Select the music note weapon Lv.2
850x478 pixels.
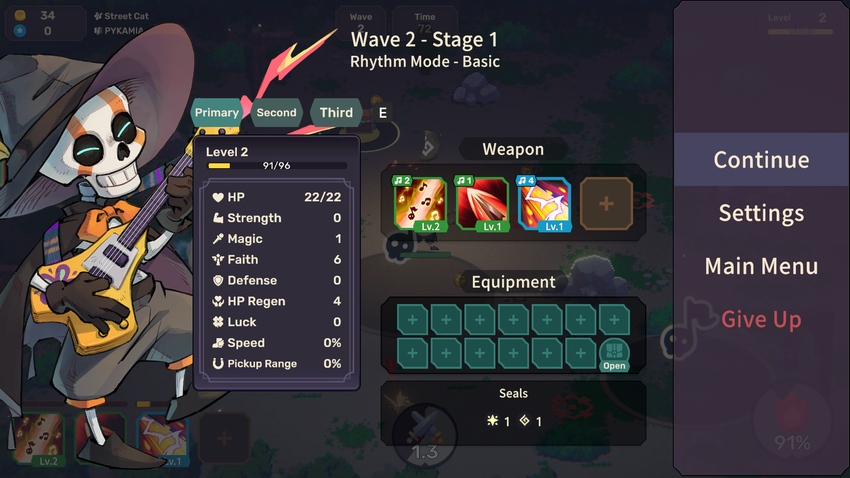pyautogui.click(x=420, y=204)
